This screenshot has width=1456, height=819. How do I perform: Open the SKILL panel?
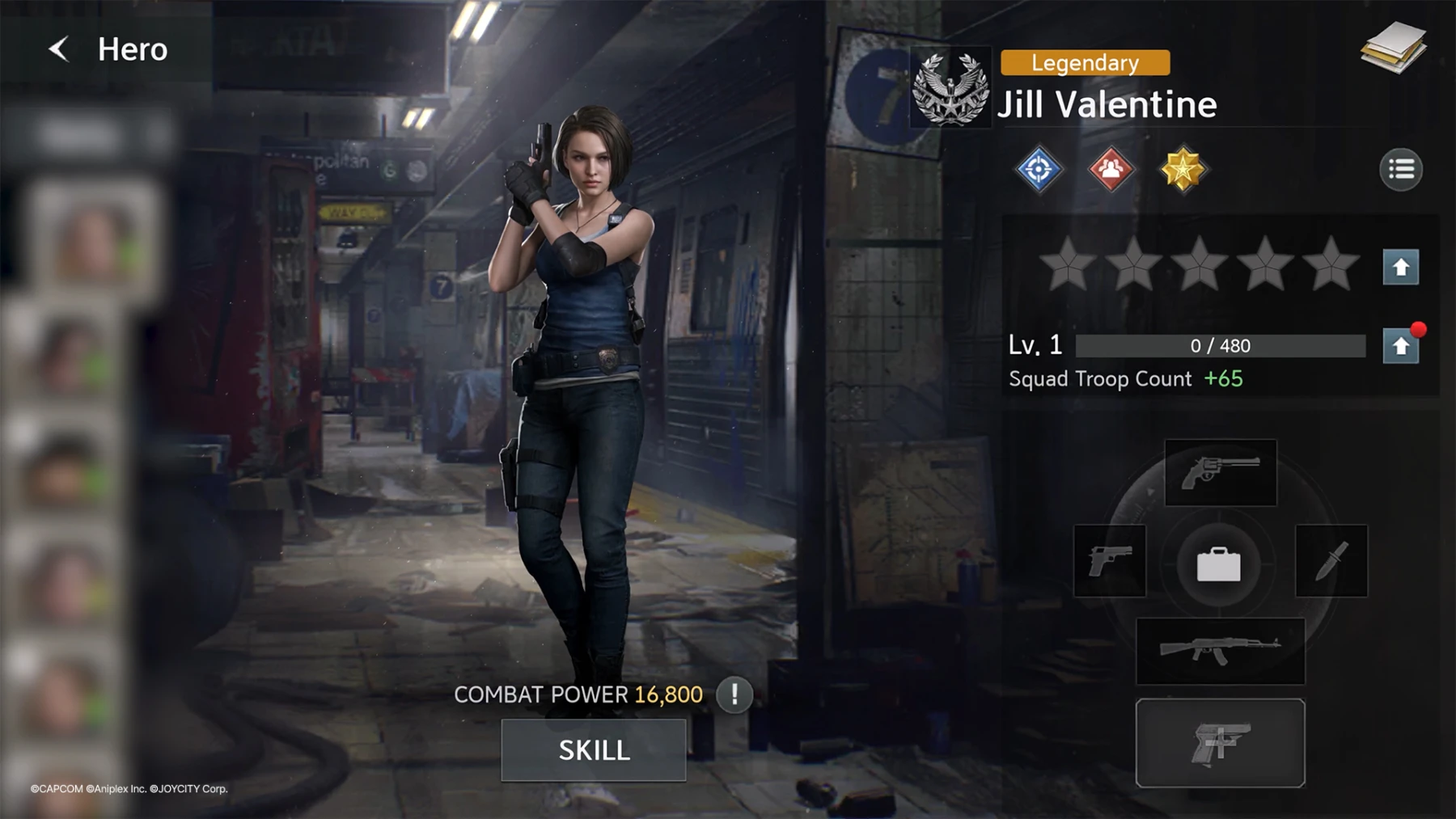point(594,750)
